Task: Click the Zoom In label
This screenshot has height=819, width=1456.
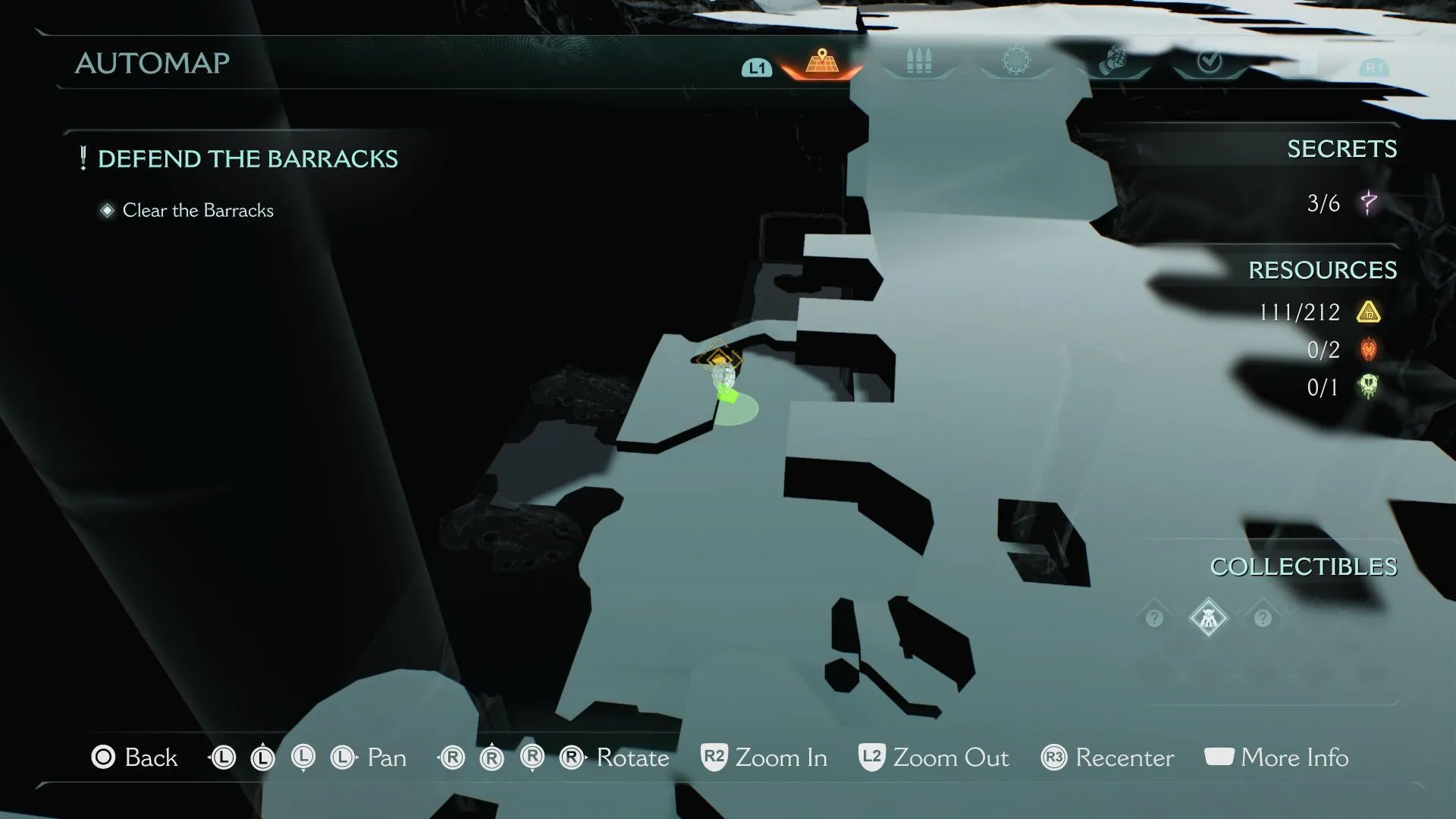Action: tap(781, 758)
